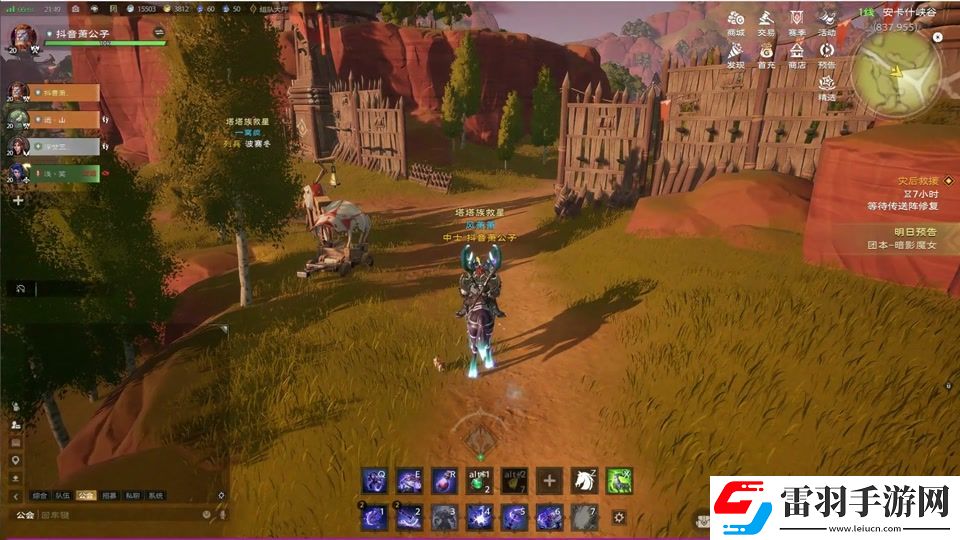Add a party member with the plus button
The image size is (960, 540).
click(x=17, y=200)
